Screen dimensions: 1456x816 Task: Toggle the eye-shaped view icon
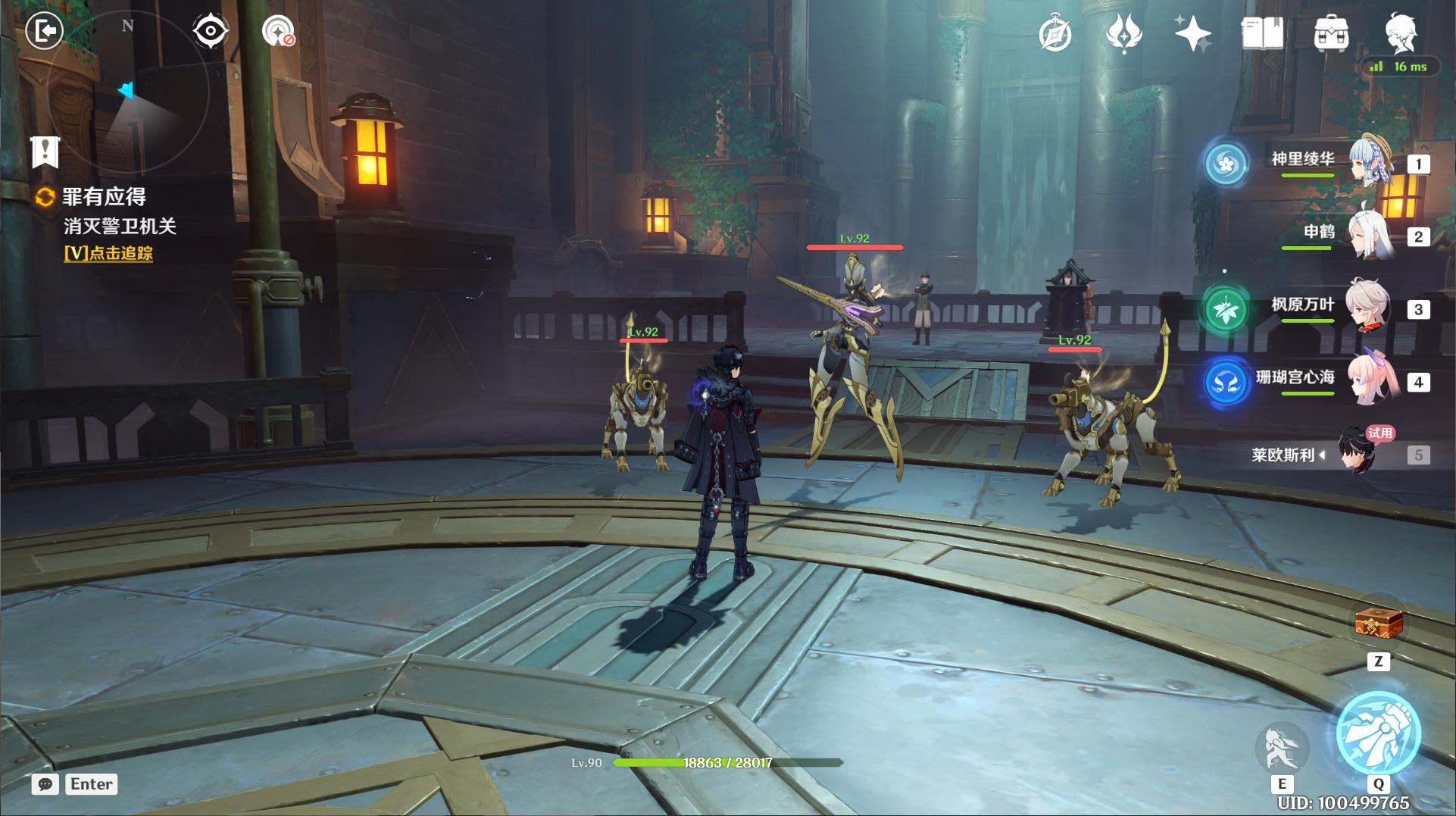[x=210, y=32]
